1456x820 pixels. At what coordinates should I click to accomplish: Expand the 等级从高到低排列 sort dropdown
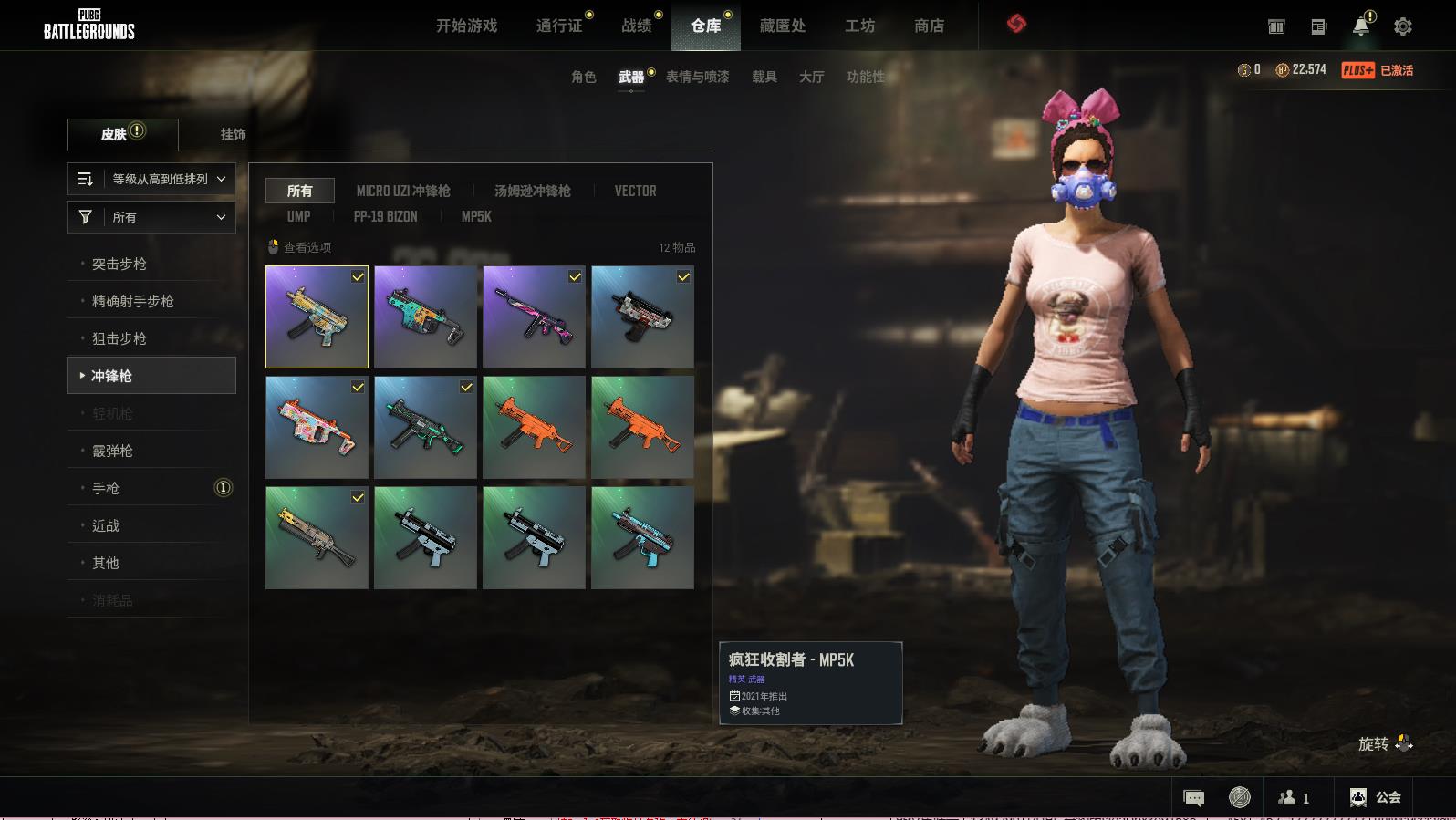tap(151, 179)
